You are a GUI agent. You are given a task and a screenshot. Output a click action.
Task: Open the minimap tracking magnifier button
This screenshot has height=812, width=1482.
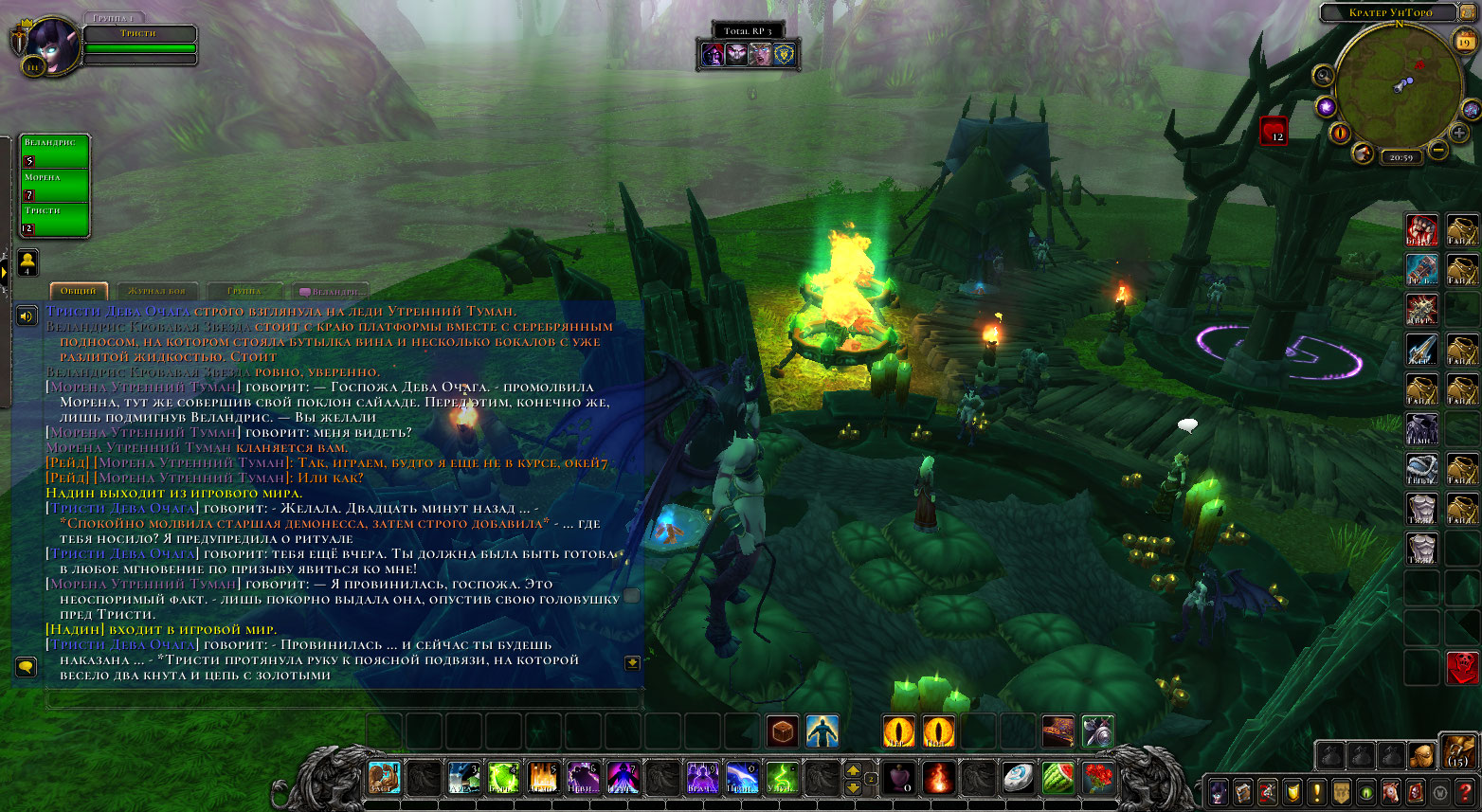pyautogui.click(x=1324, y=75)
